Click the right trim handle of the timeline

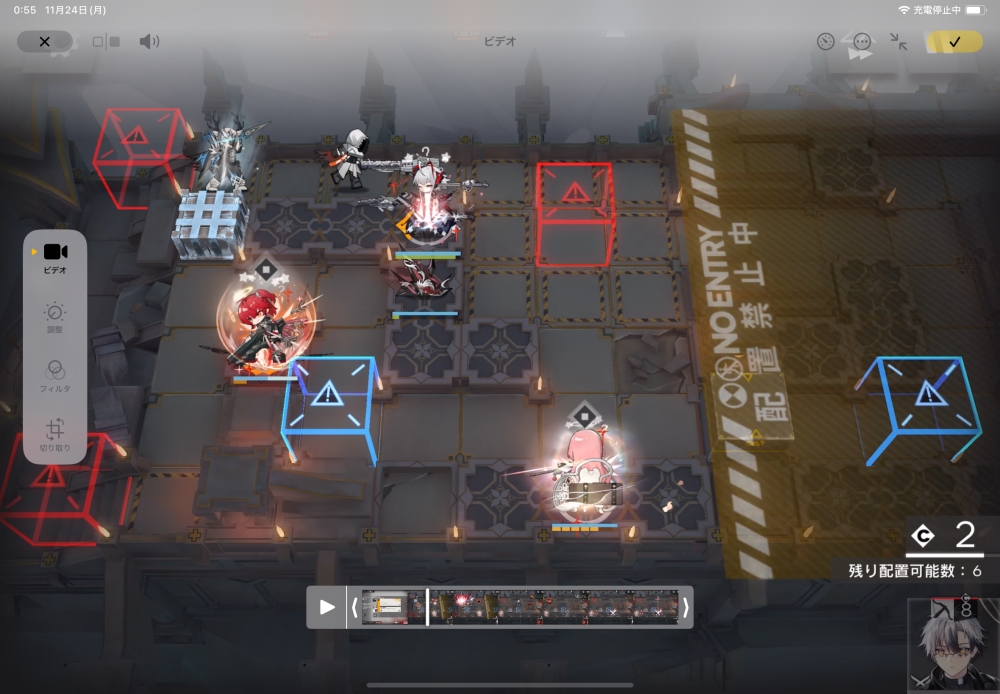[686, 607]
